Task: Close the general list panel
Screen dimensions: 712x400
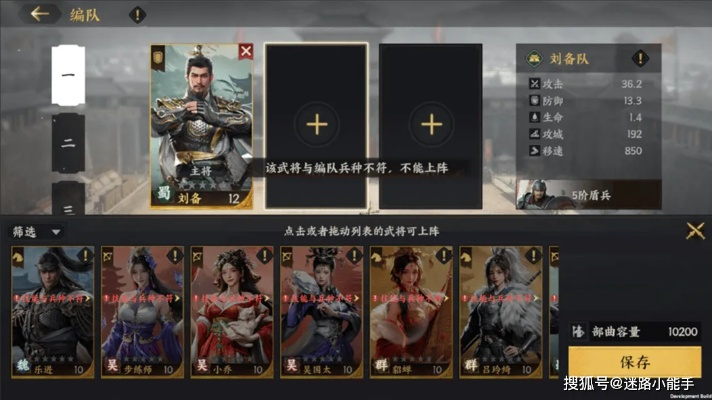Action: point(695,231)
